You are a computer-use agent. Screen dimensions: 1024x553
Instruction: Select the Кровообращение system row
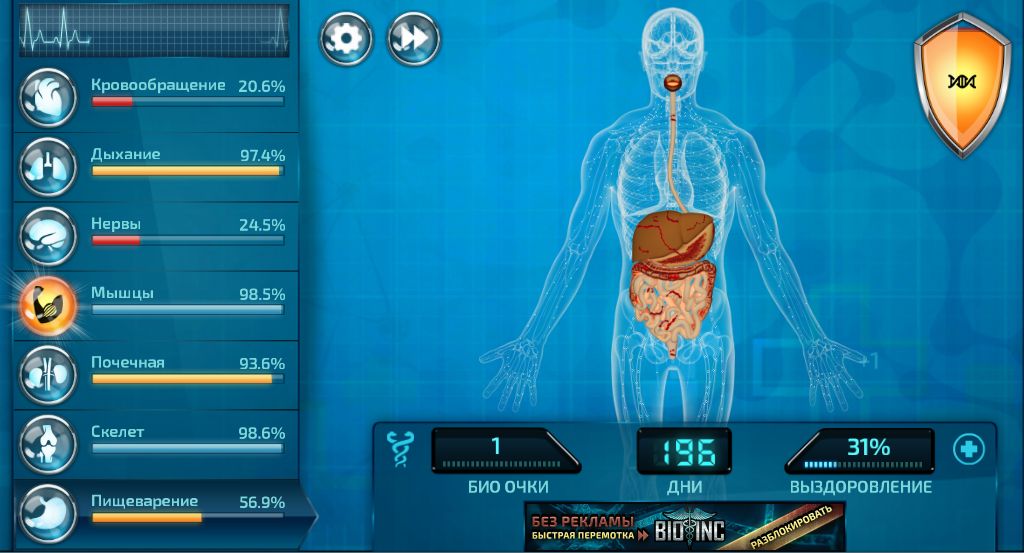158,93
